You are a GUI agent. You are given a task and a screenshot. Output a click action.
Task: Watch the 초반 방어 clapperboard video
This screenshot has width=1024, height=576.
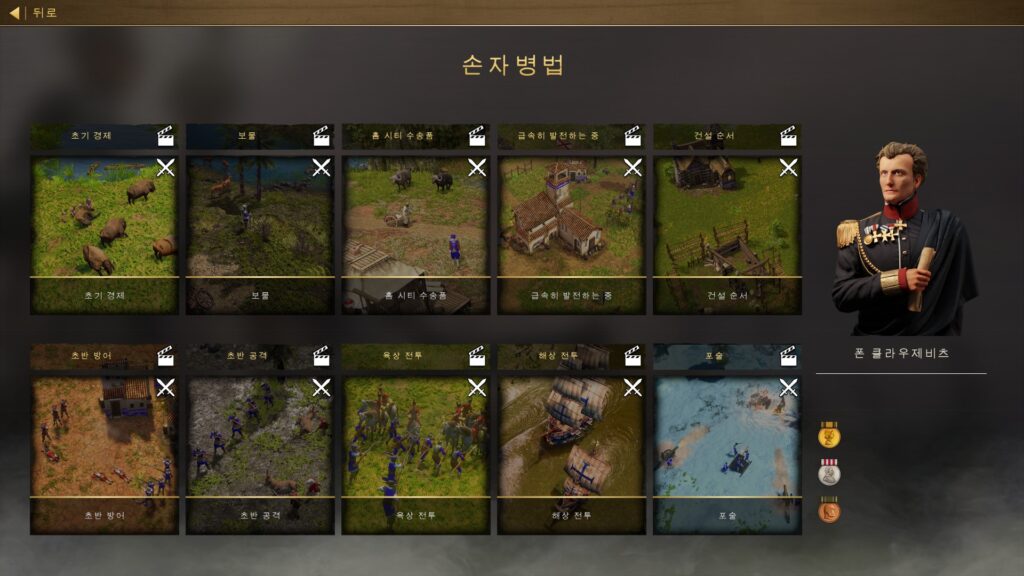click(x=166, y=356)
